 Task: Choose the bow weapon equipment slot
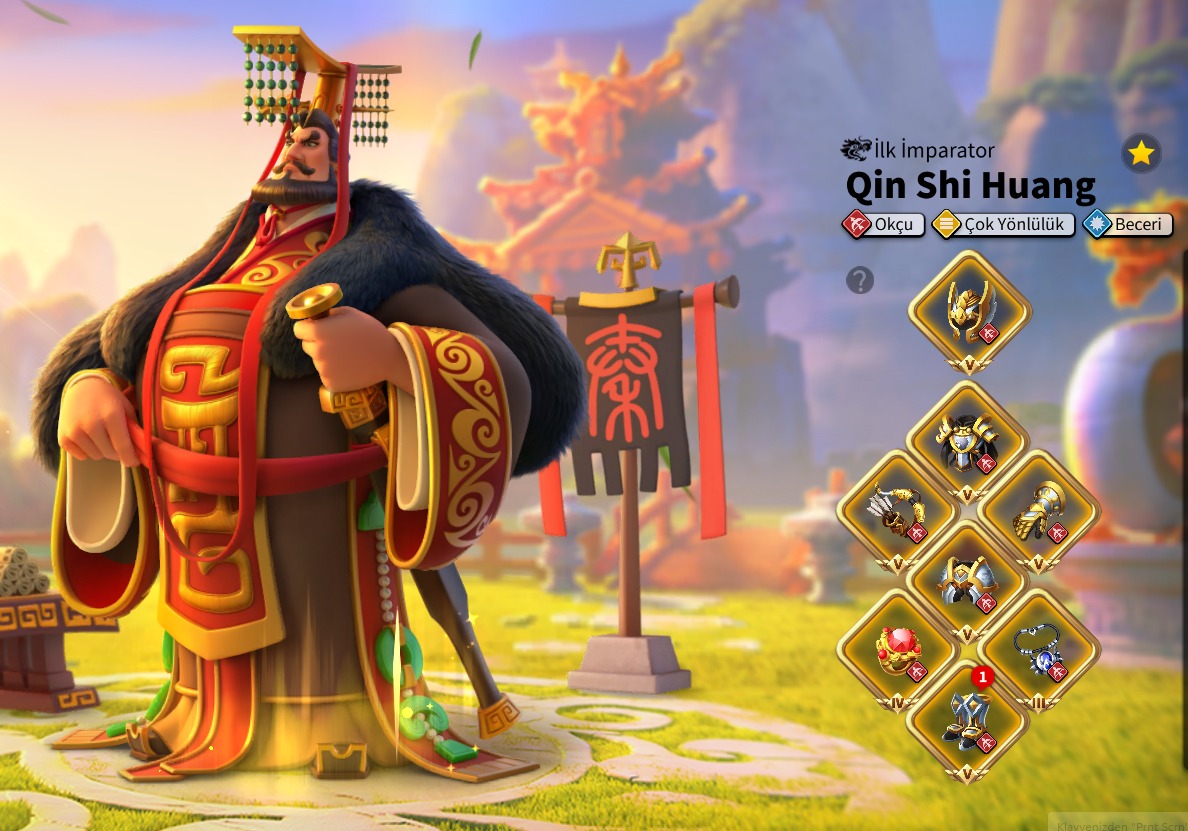[x=897, y=511]
